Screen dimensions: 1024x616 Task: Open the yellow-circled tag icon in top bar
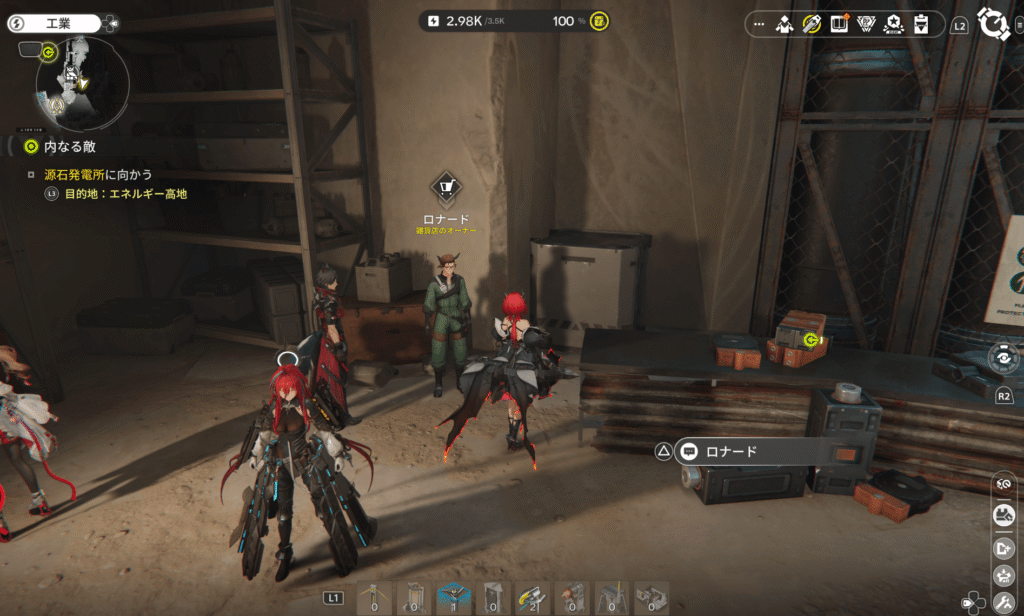(x=812, y=23)
